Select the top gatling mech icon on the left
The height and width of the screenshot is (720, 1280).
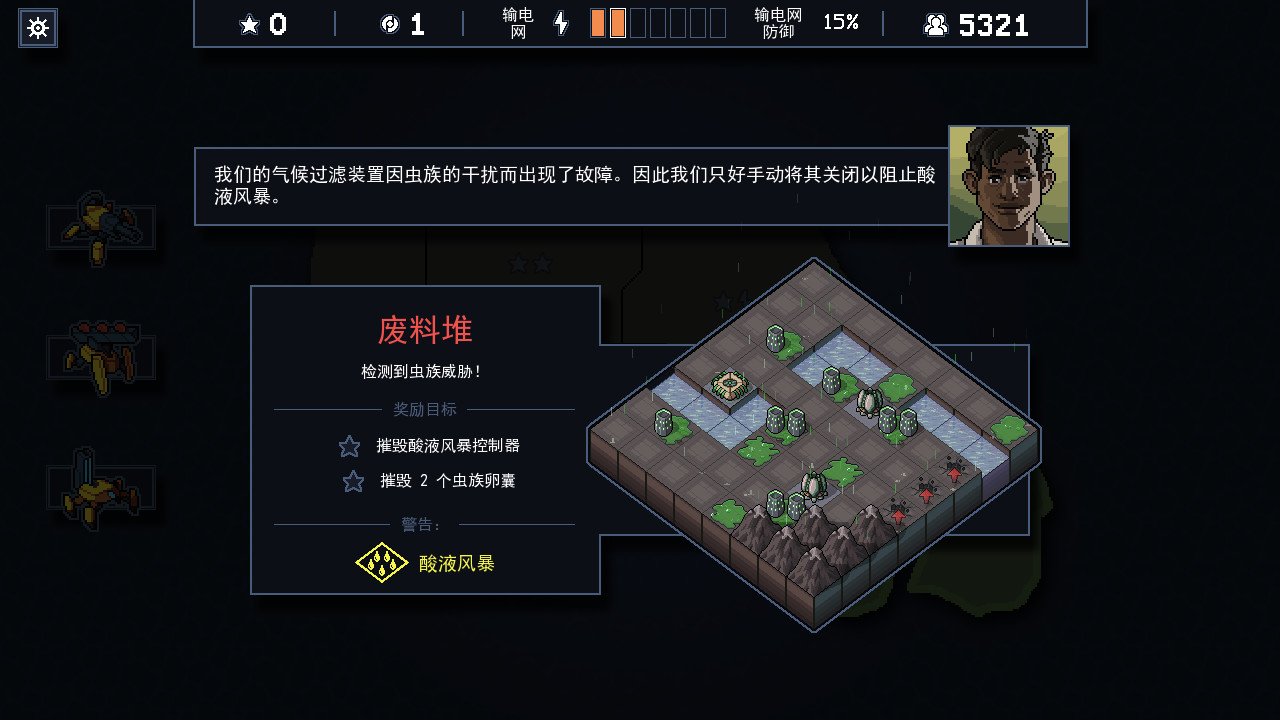pos(102,225)
